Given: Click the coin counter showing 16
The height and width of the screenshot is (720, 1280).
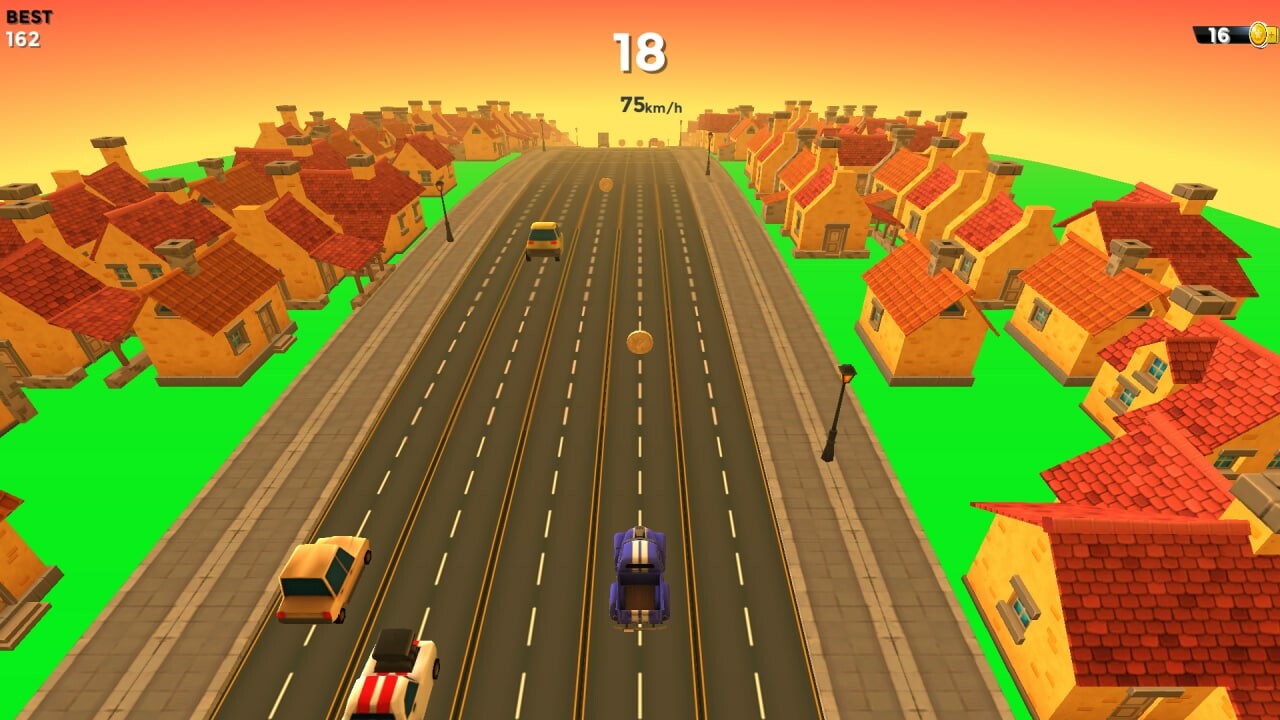Looking at the screenshot, I should pos(1218,33).
